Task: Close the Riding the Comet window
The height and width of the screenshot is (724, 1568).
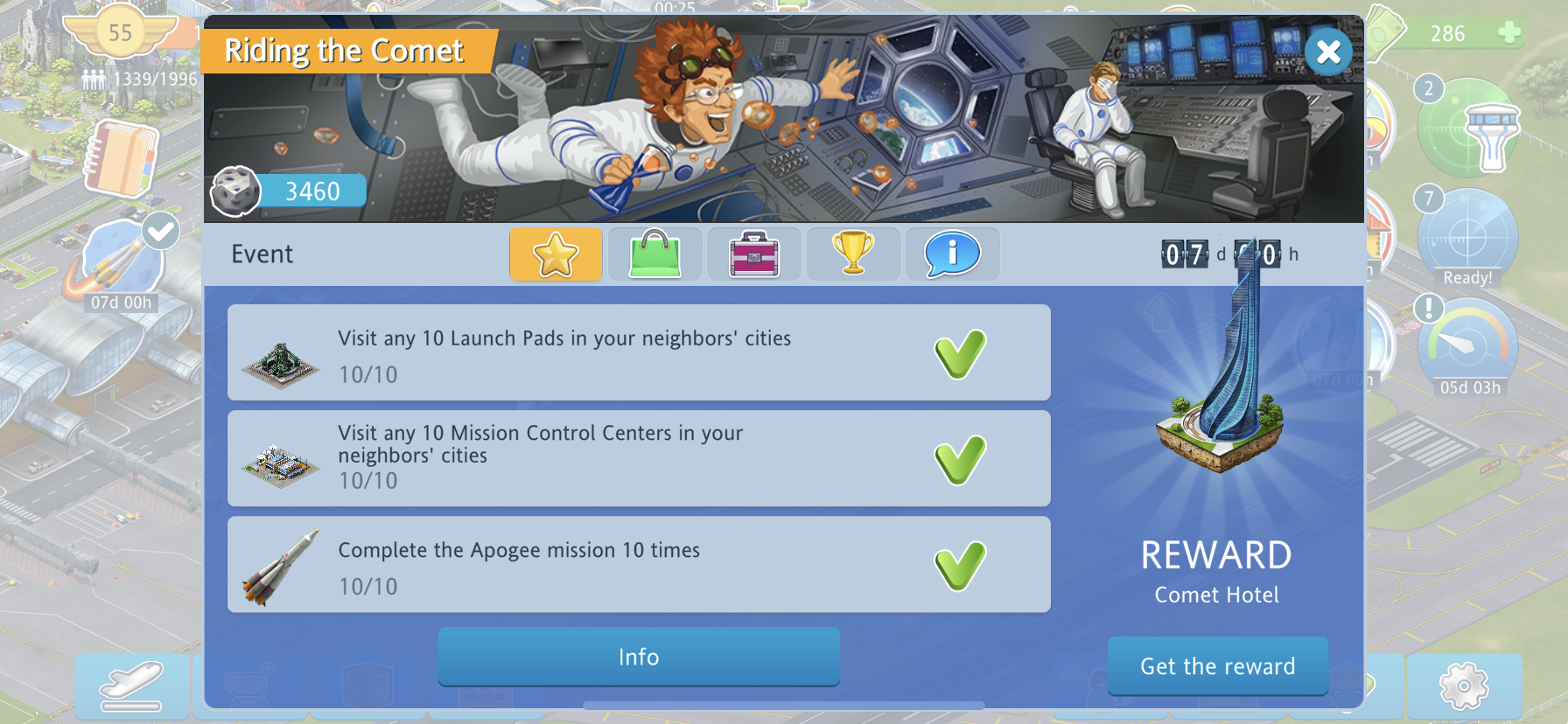Action: pos(1328,52)
